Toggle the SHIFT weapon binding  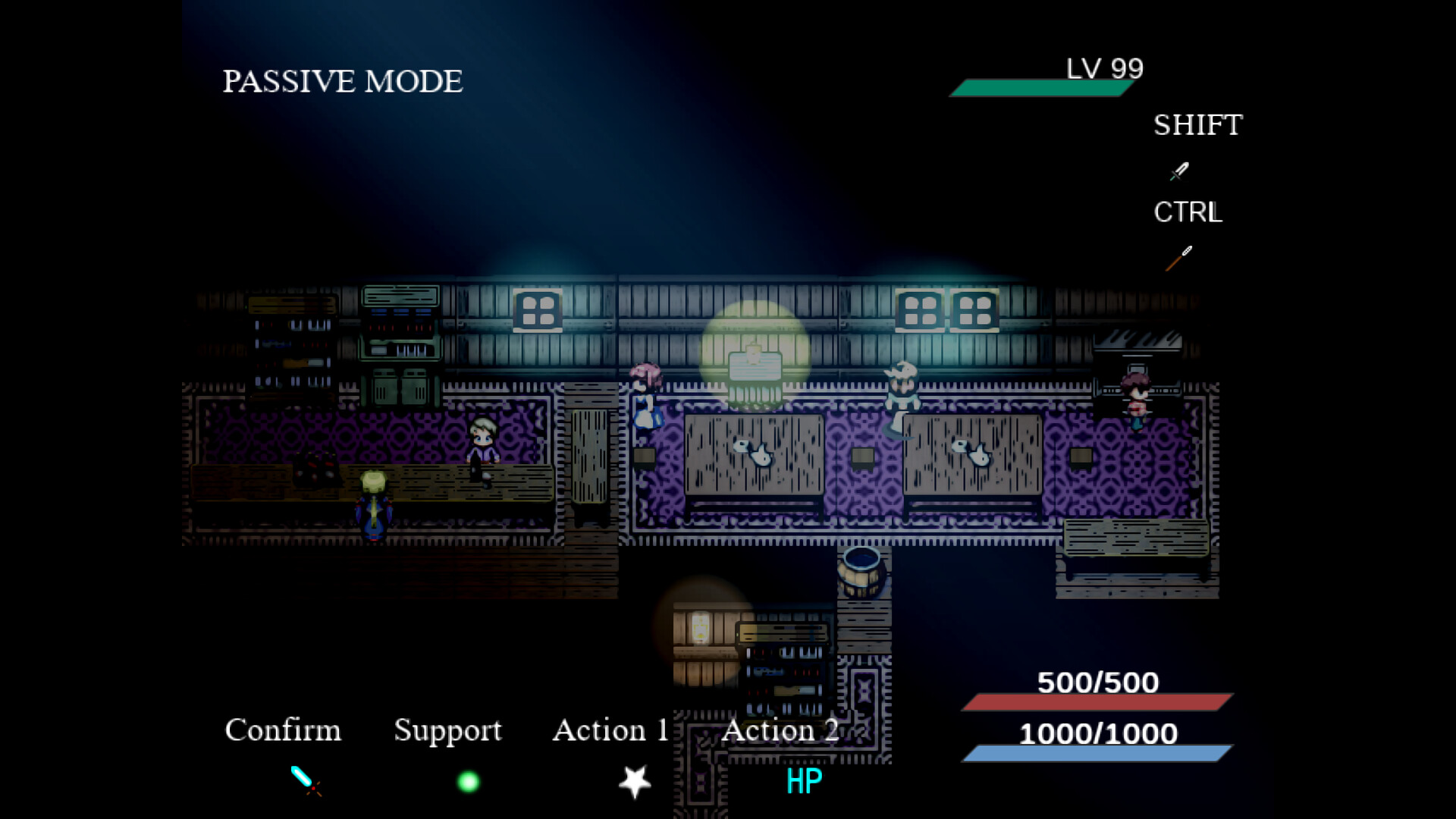pos(1197,124)
